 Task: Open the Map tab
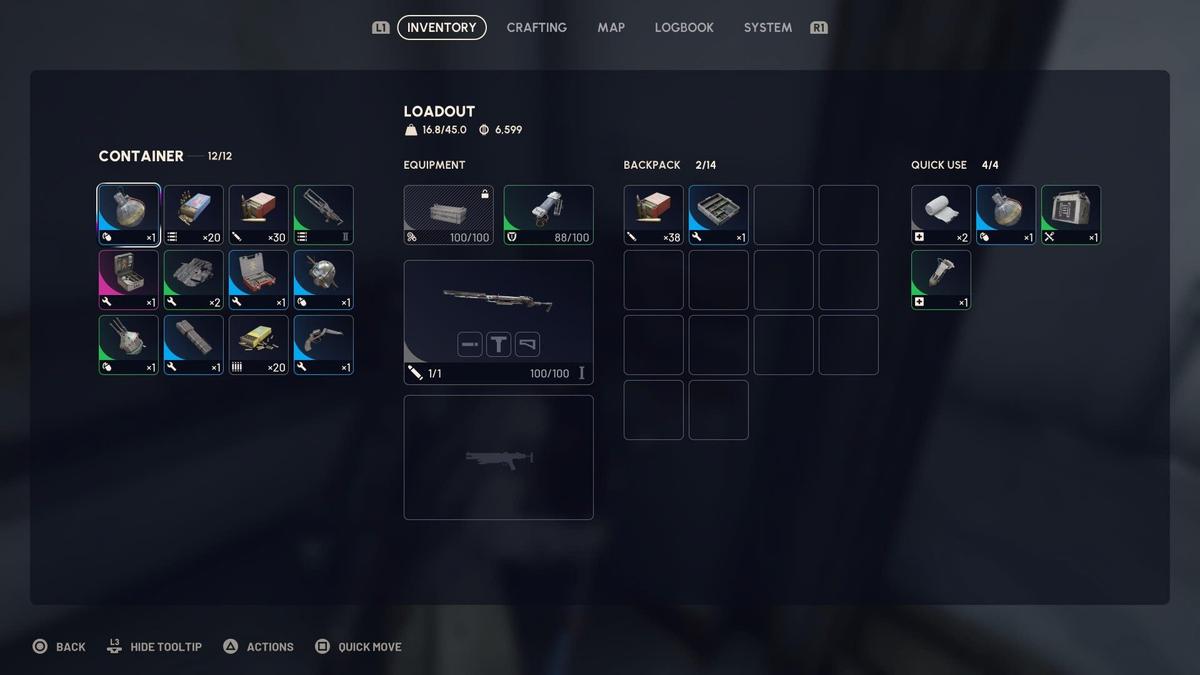coord(611,28)
